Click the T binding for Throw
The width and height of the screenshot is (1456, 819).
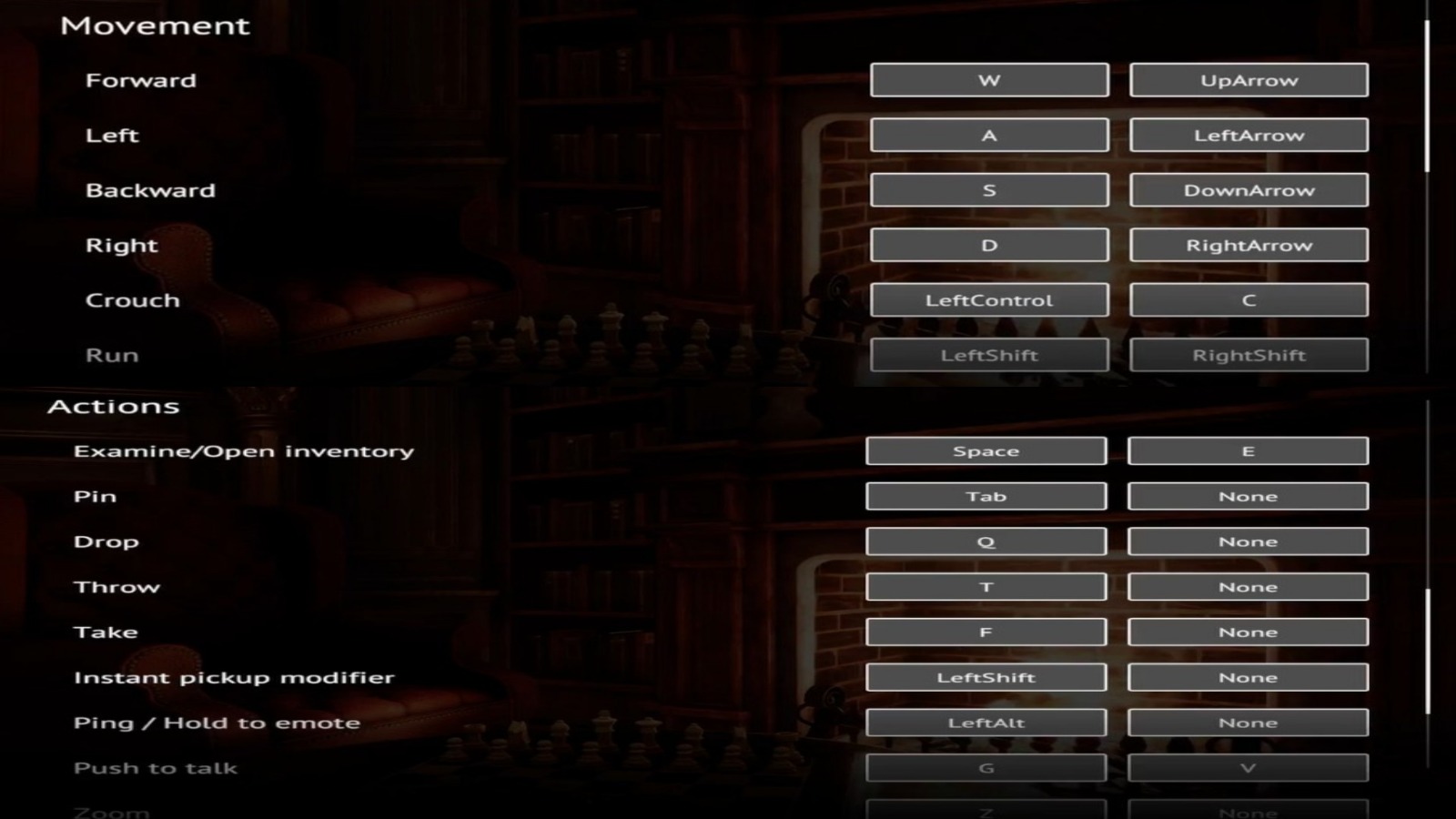coord(986,586)
